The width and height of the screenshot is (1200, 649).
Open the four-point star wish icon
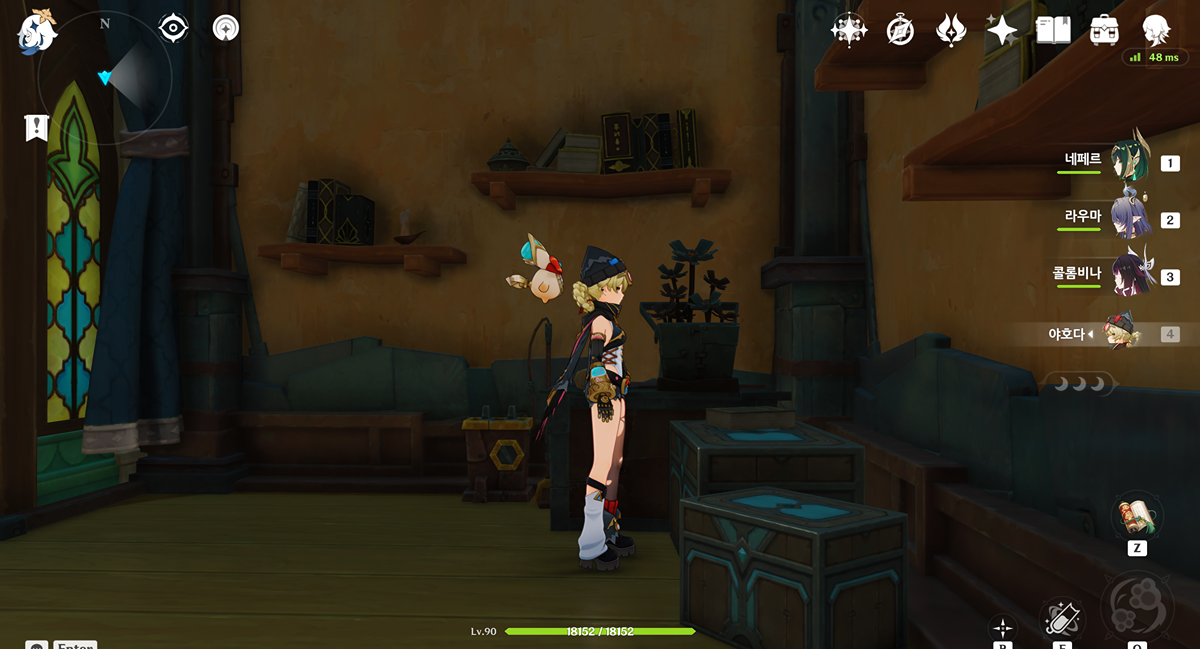coord(1001,30)
